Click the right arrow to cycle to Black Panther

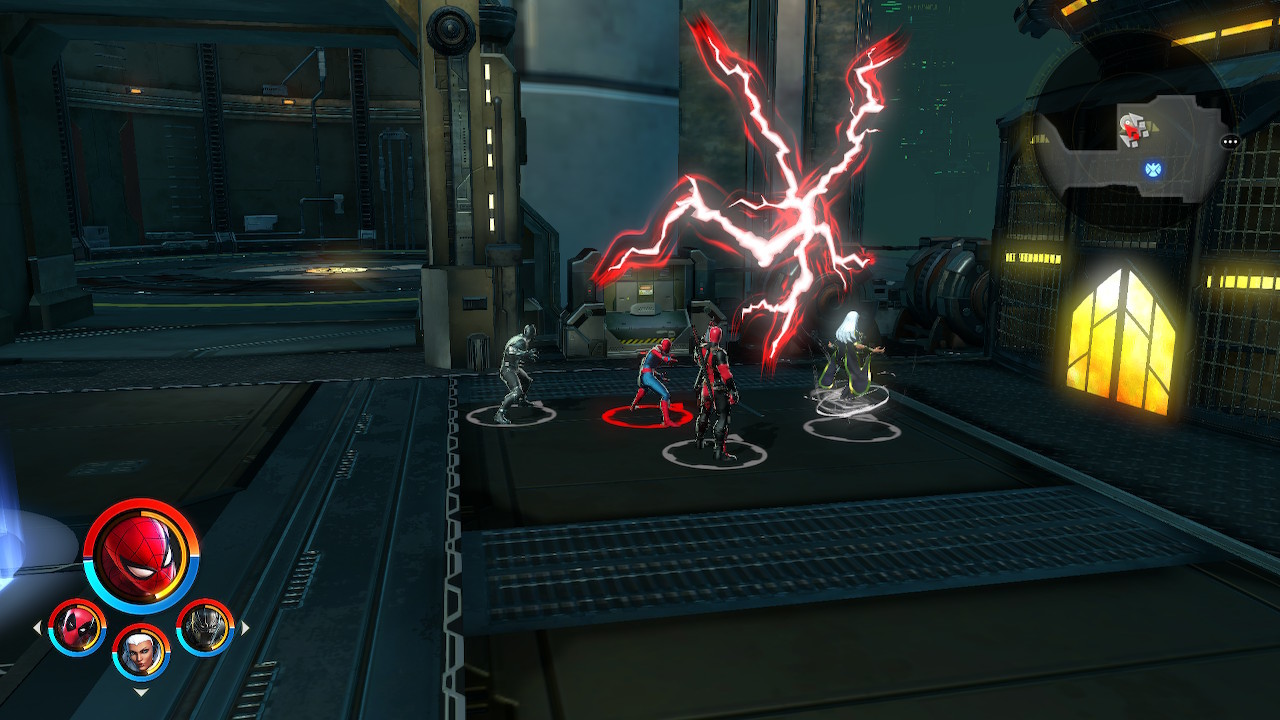(244, 627)
